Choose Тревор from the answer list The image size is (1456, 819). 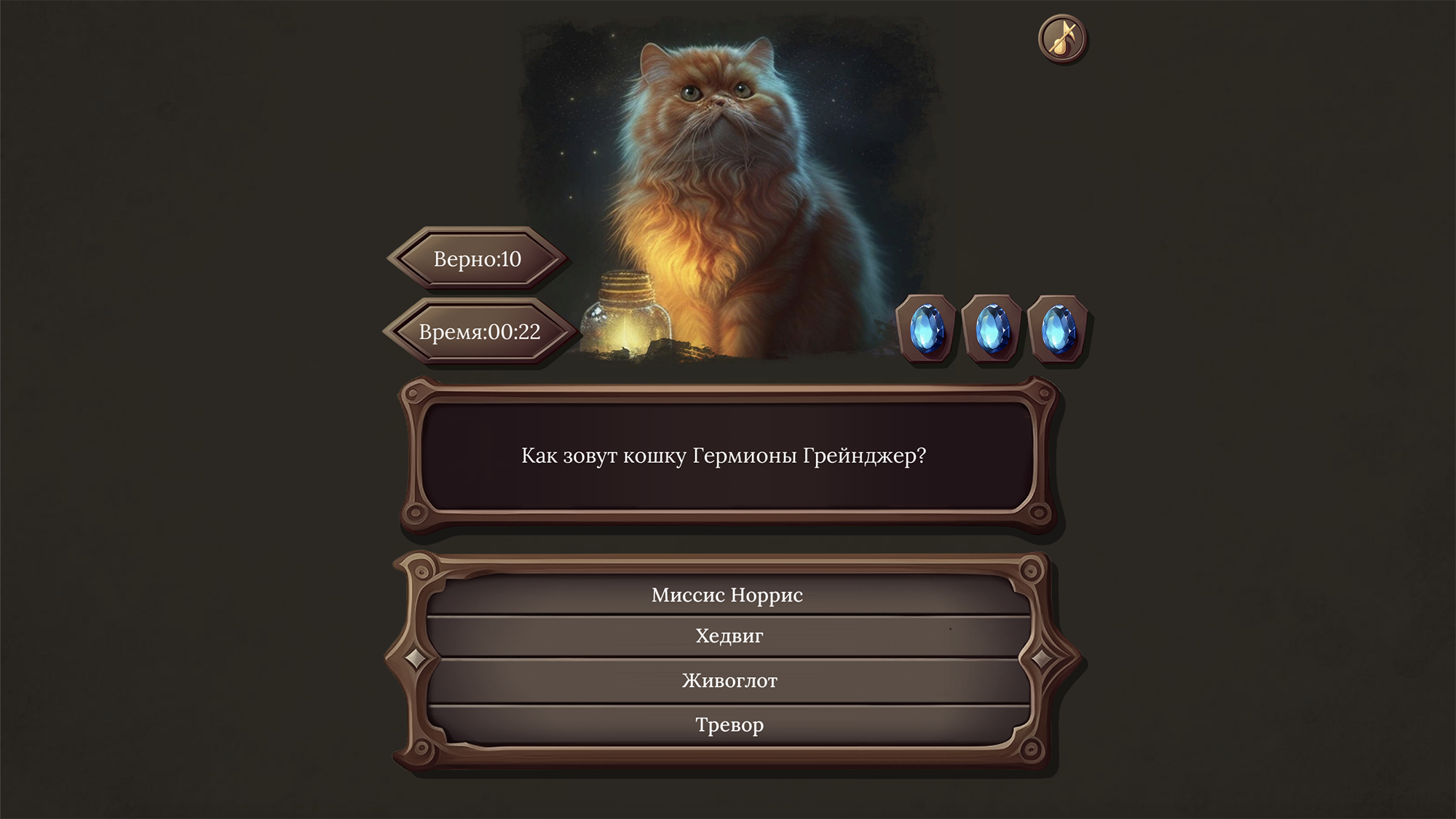(x=728, y=724)
